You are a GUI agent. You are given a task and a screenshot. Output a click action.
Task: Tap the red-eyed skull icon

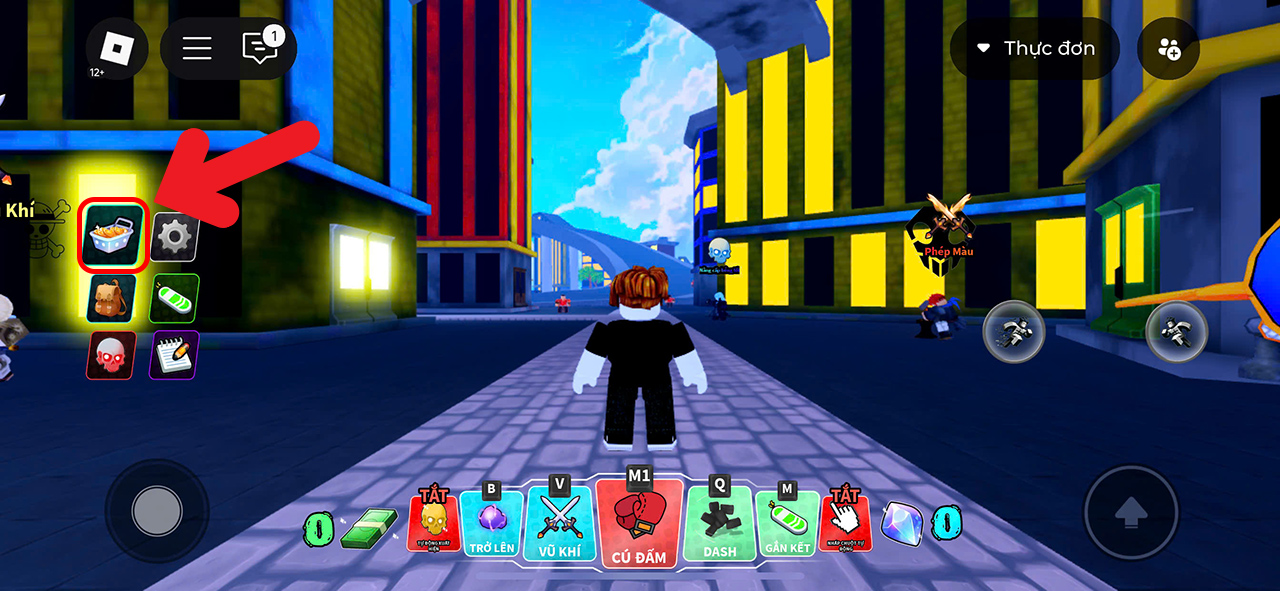111,355
